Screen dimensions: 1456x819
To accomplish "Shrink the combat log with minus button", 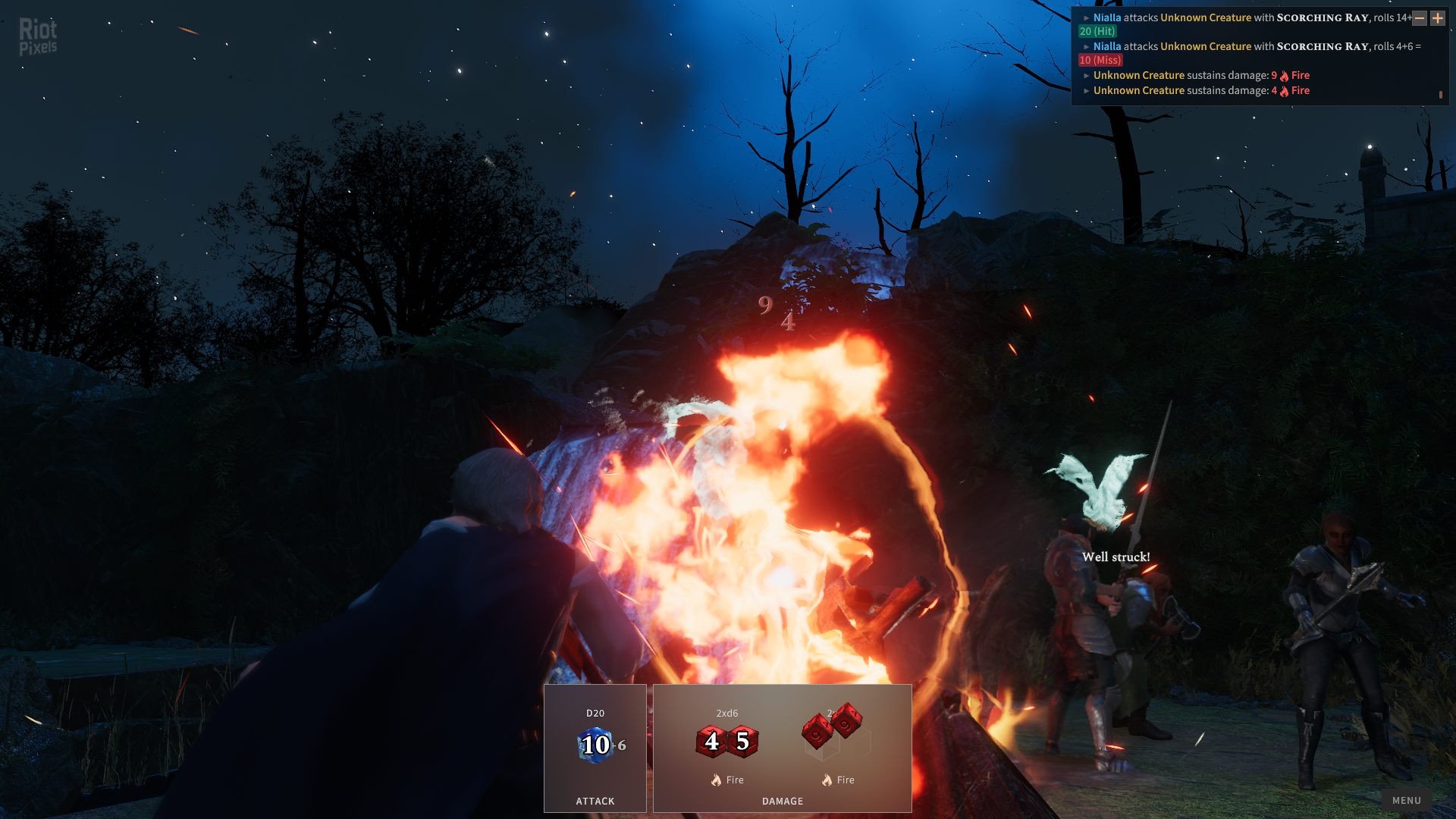I will pos(1420,18).
